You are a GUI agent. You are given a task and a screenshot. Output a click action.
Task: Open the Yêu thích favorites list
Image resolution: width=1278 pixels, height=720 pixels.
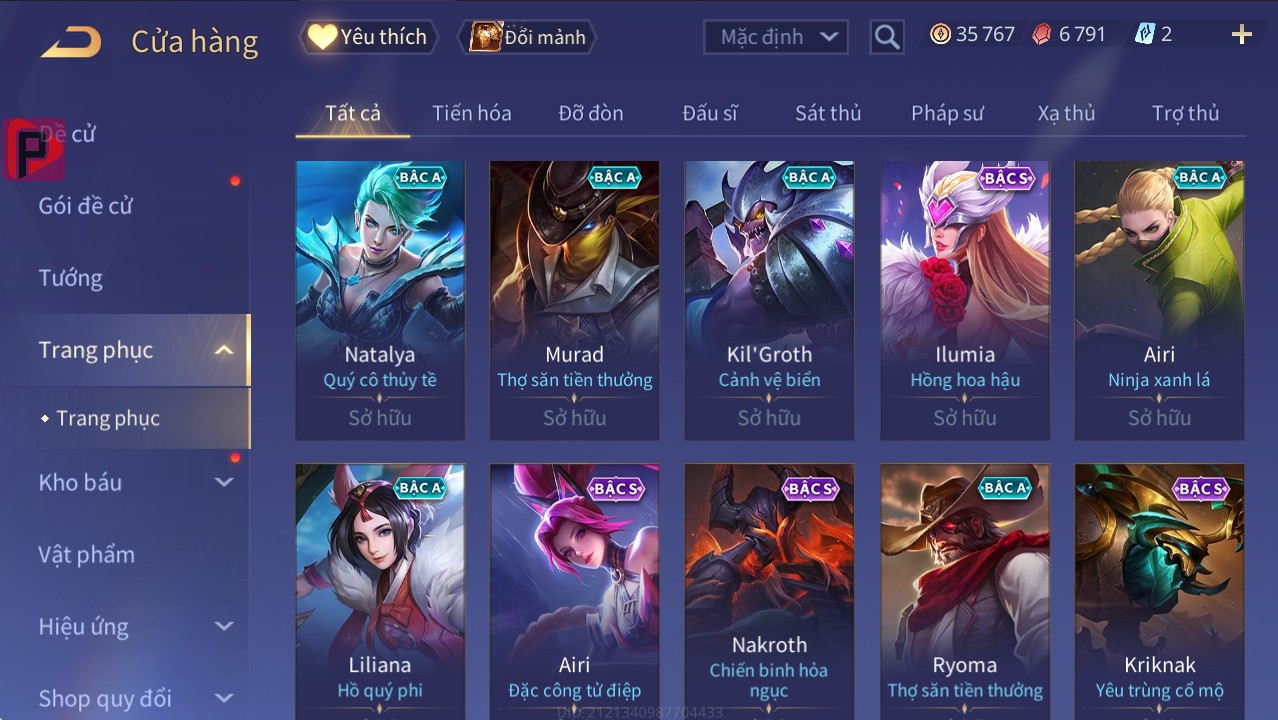(x=367, y=37)
